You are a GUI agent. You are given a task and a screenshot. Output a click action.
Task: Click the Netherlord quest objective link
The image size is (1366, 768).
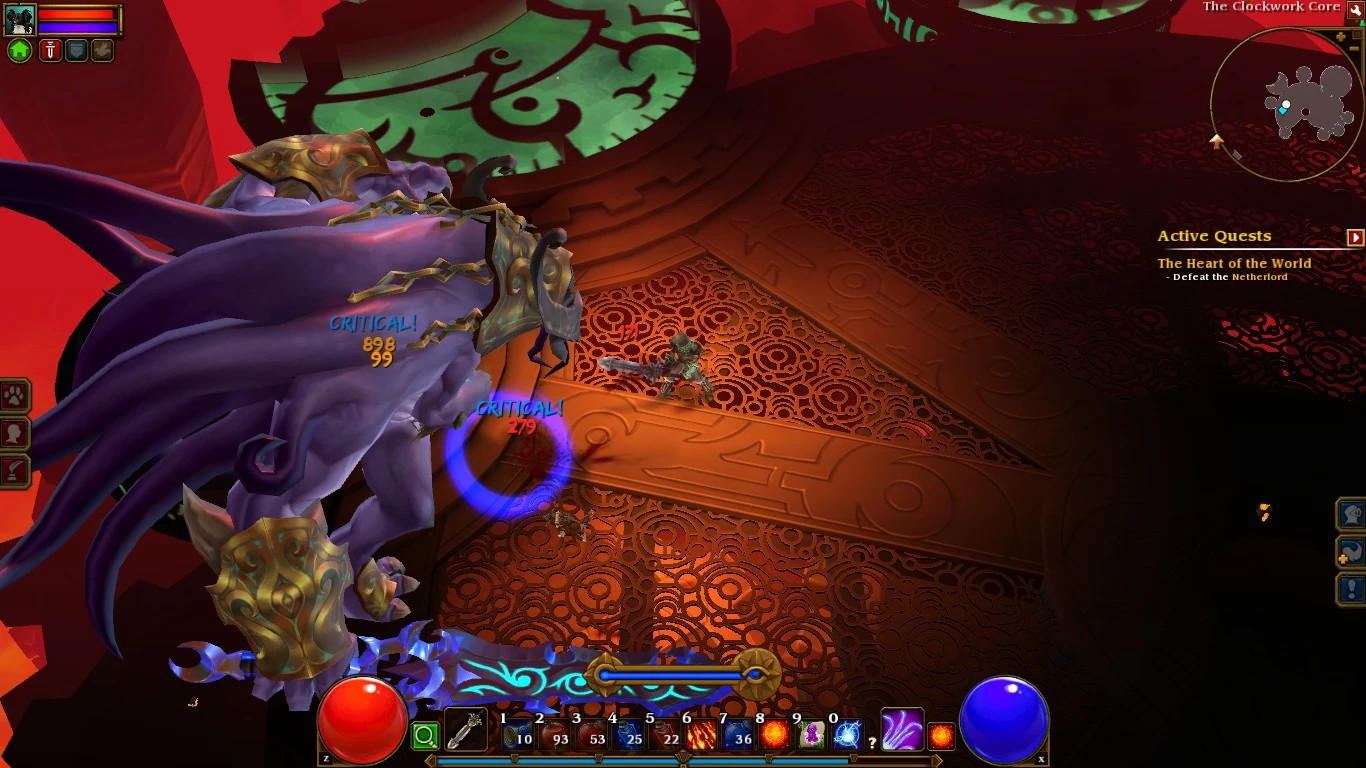pyautogui.click(x=1260, y=277)
